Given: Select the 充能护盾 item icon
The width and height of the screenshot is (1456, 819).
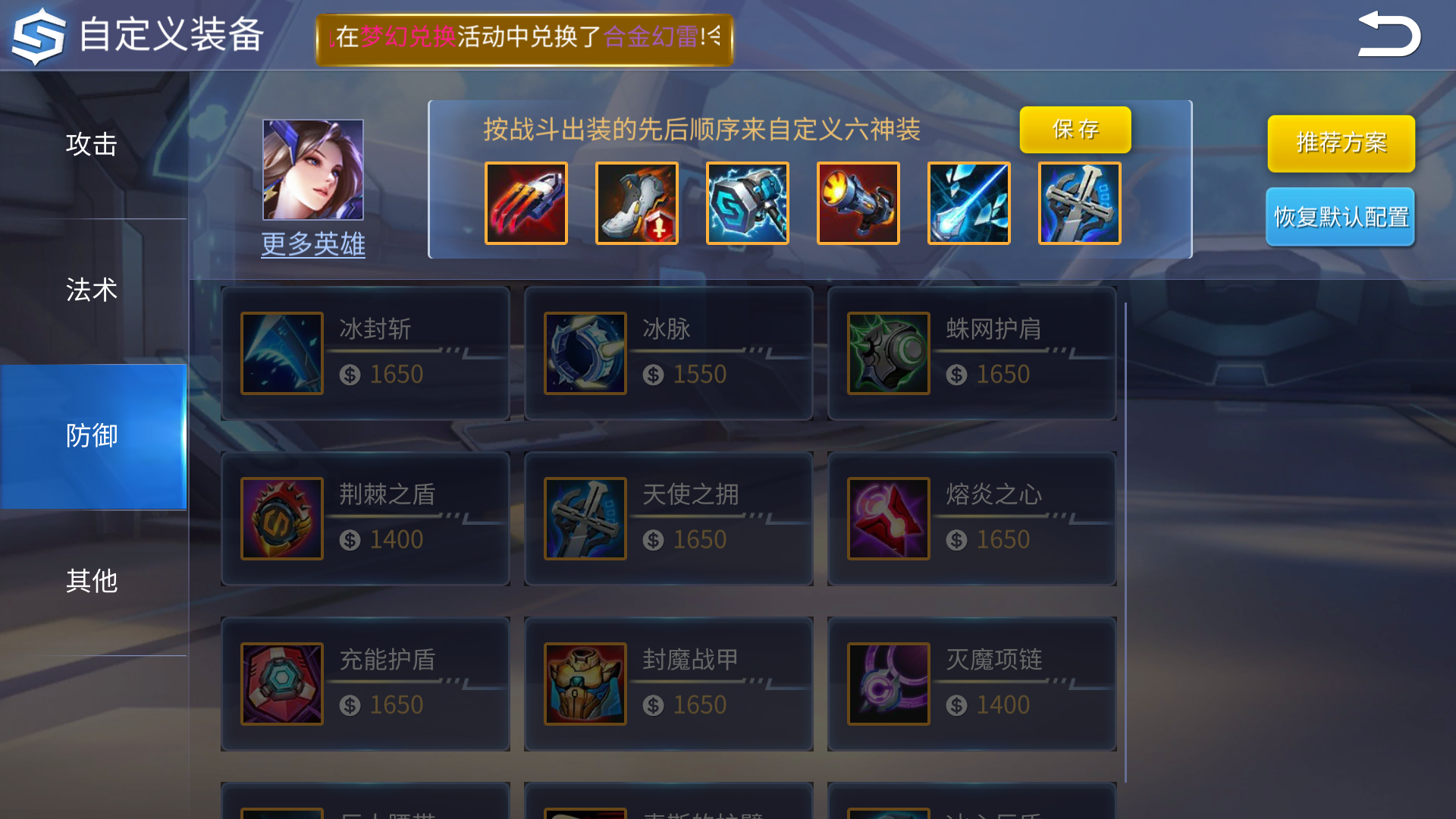Looking at the screenshot, I should click(x=281, y=683).
